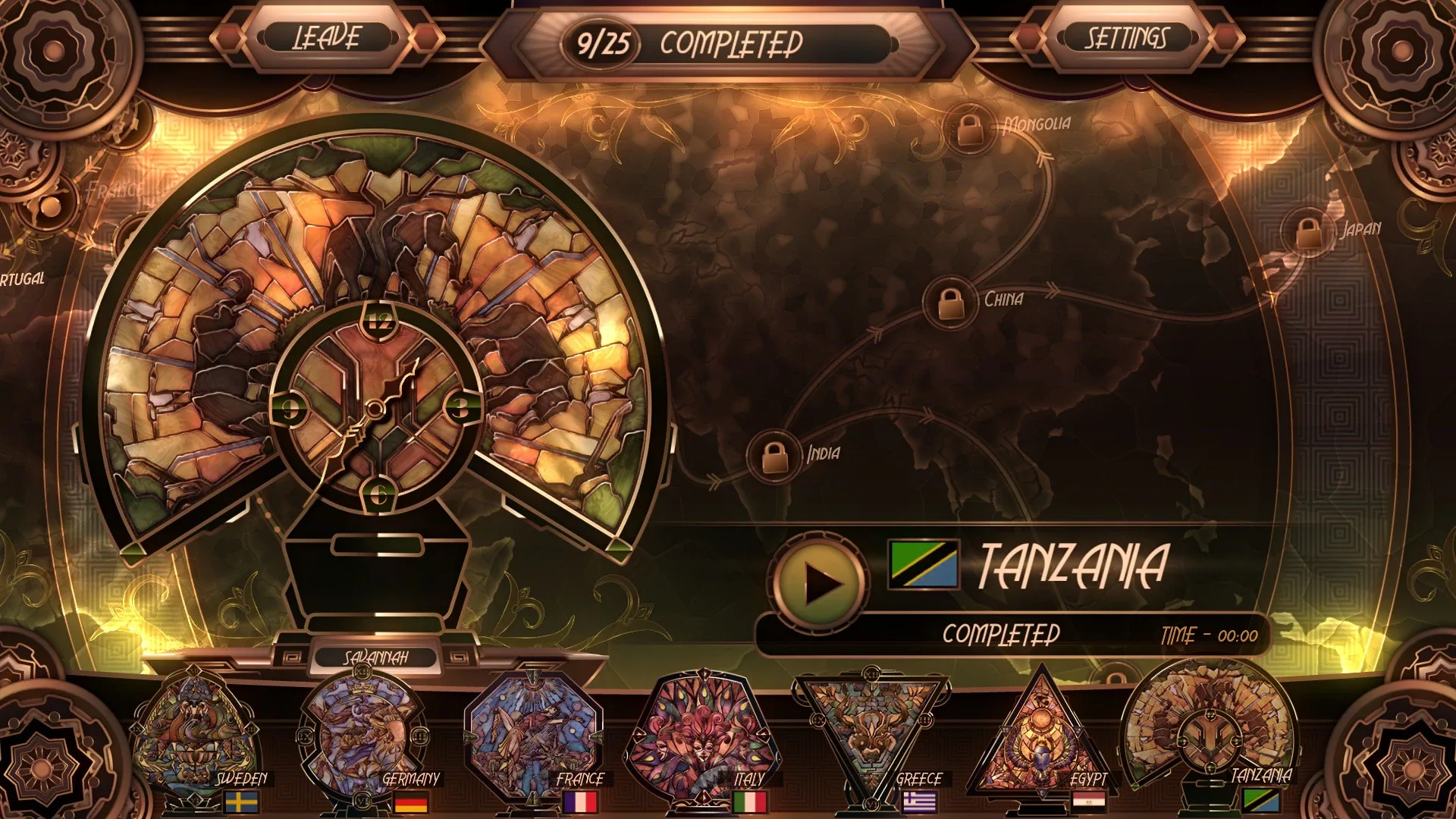Select the India padlock icon on the map

[x=773, y=453]
